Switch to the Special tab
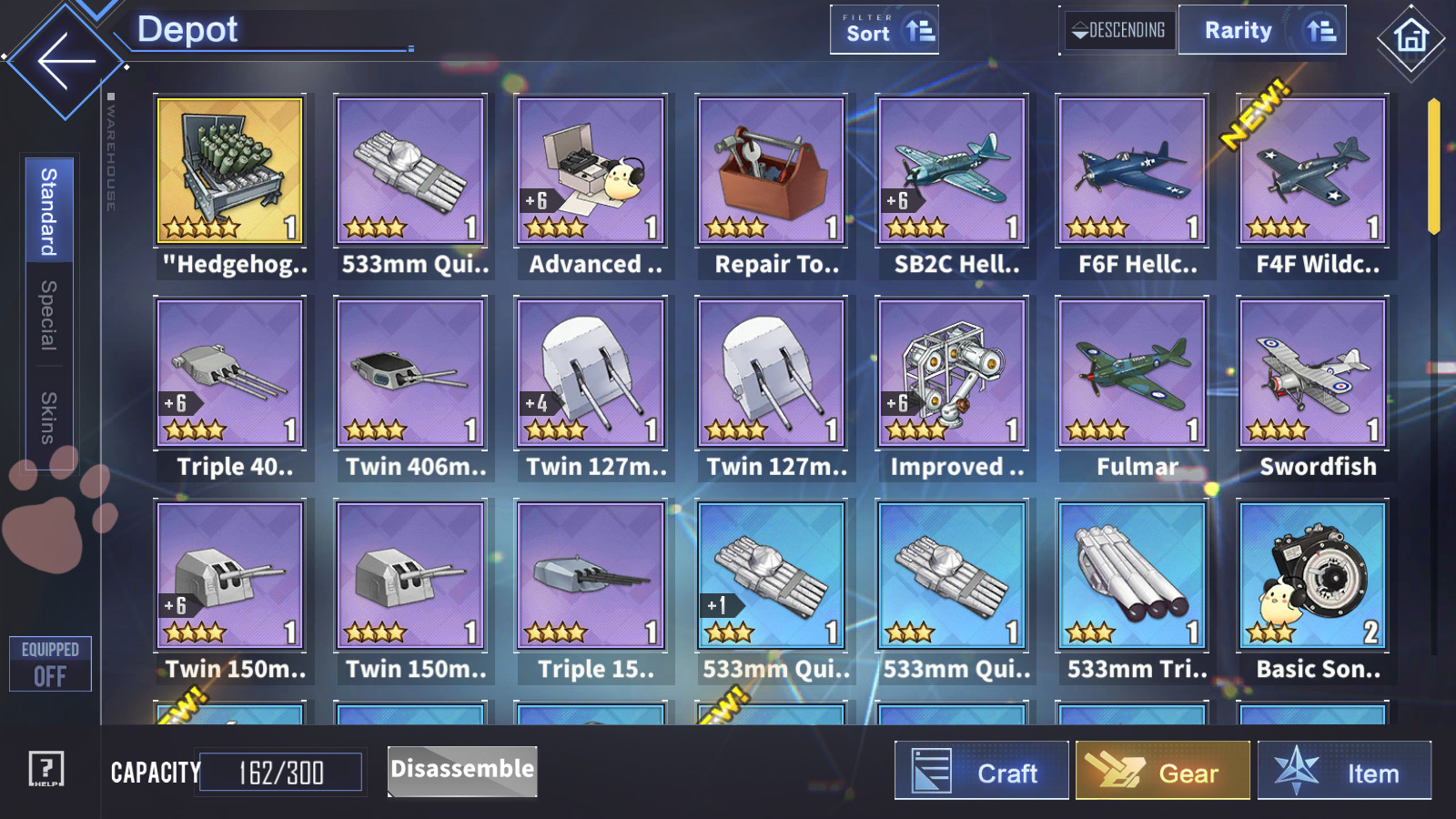Screen dimensions: 1456x819 49,315
